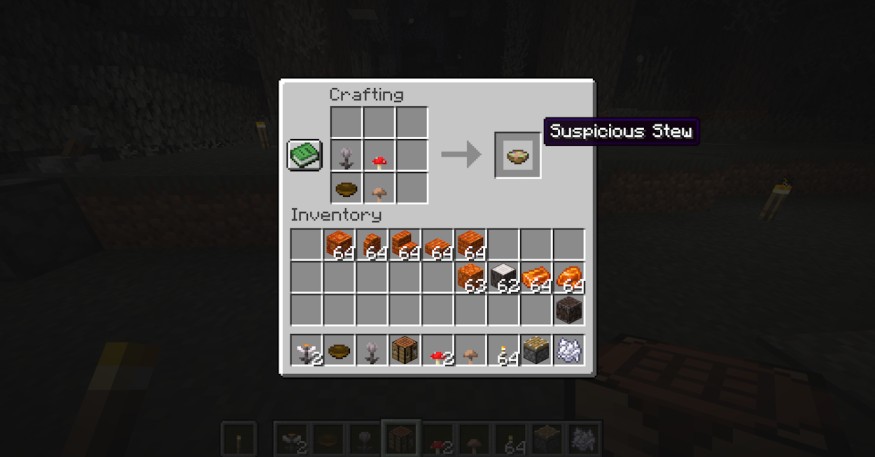875x457 pixels.
Task: Open the green recipe book
Action: click(304, 155)
